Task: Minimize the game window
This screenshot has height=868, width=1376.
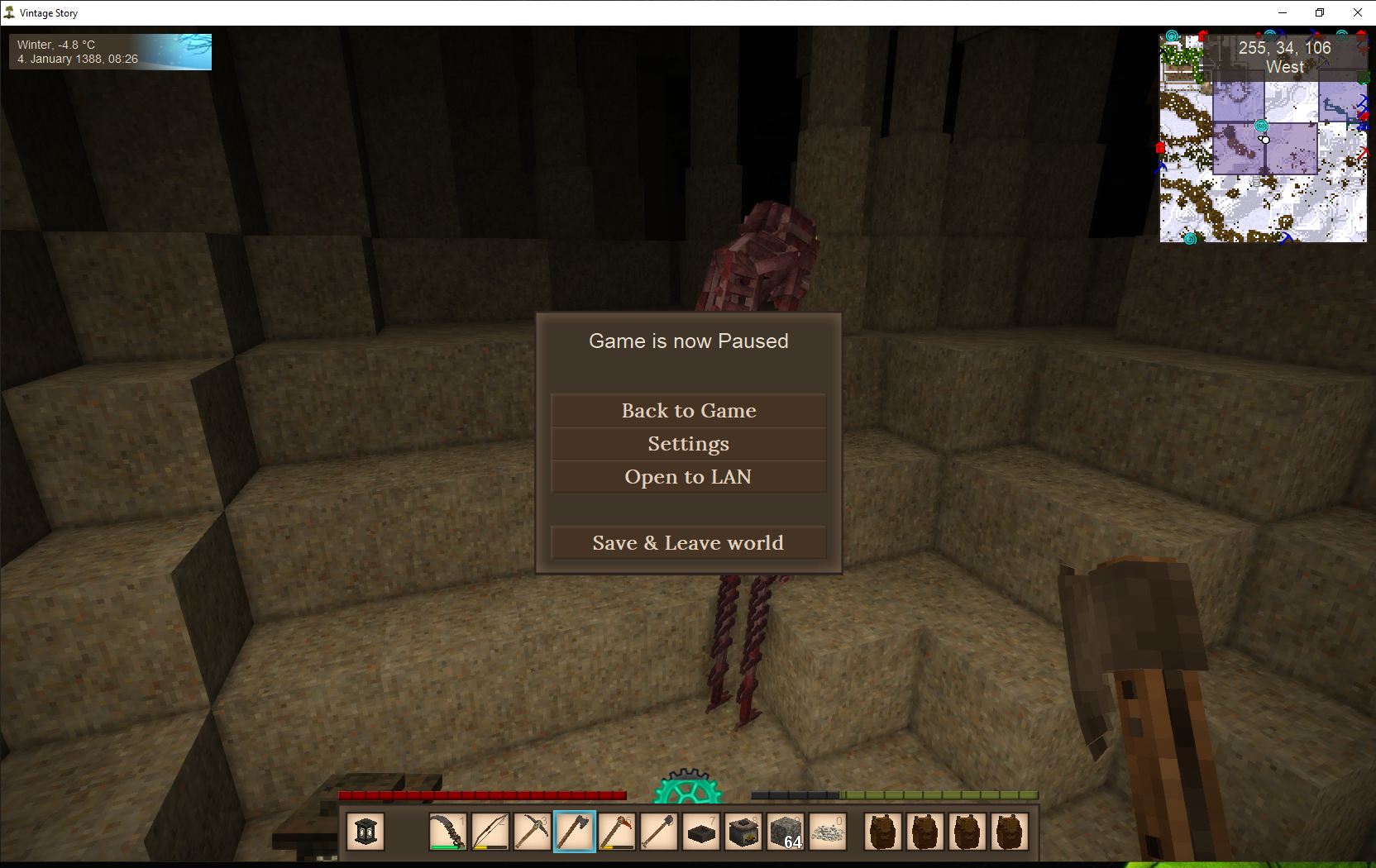Action: click(1283, 12)
